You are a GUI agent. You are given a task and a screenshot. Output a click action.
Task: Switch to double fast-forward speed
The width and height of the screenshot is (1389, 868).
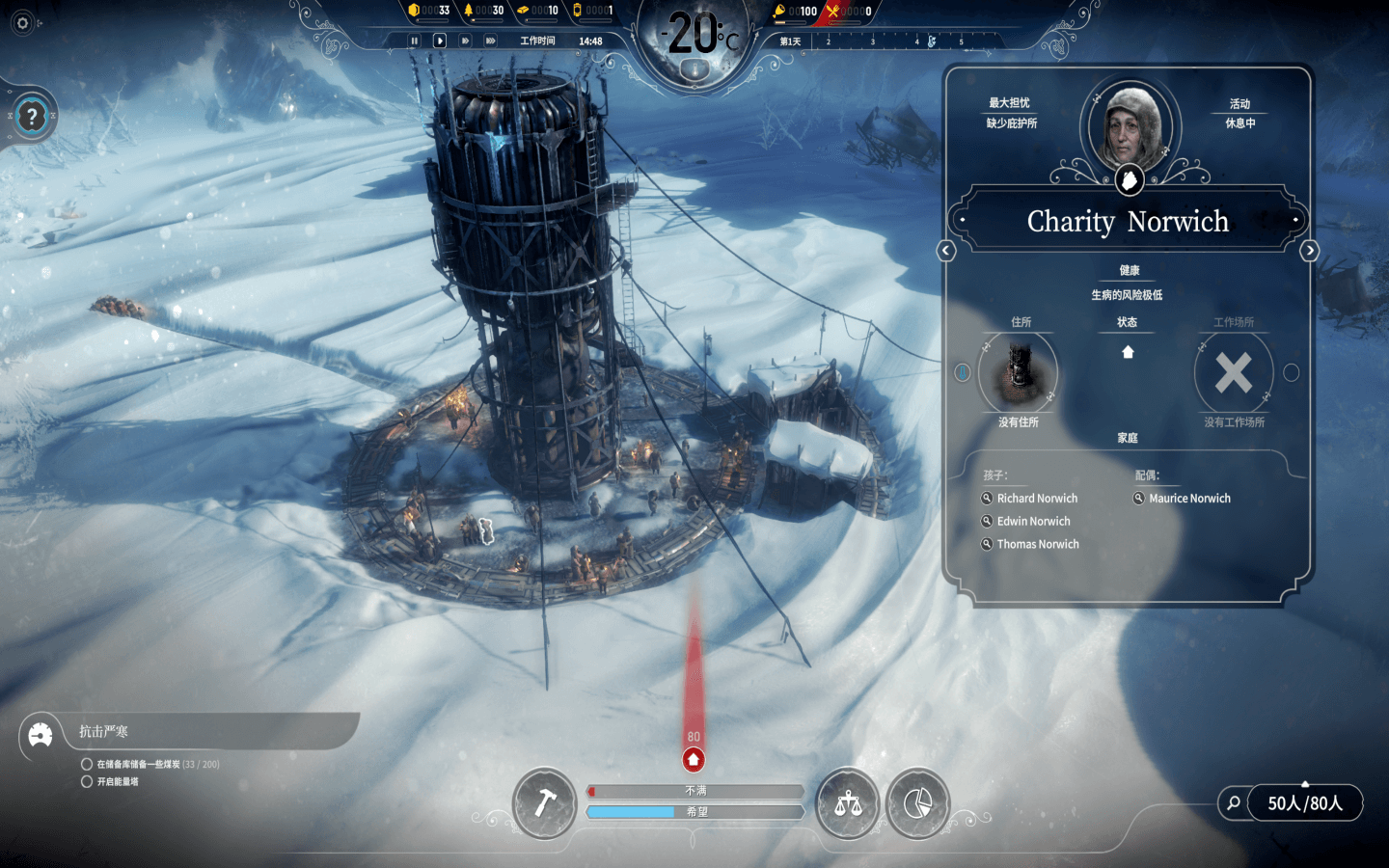point(465,41)
